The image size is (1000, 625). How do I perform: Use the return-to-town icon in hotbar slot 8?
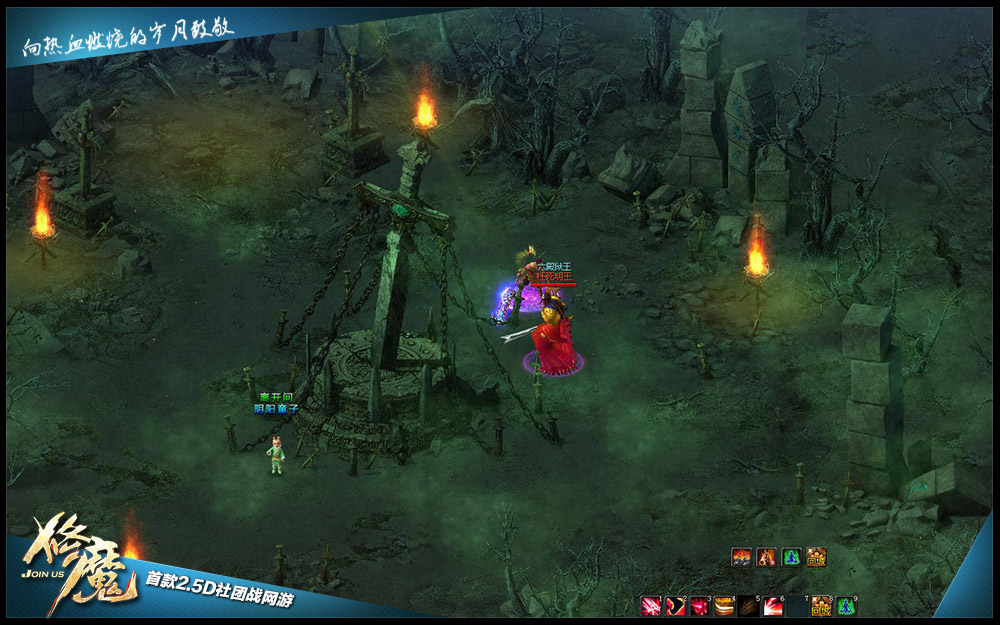pyautogui.click(x=821, y=606)
